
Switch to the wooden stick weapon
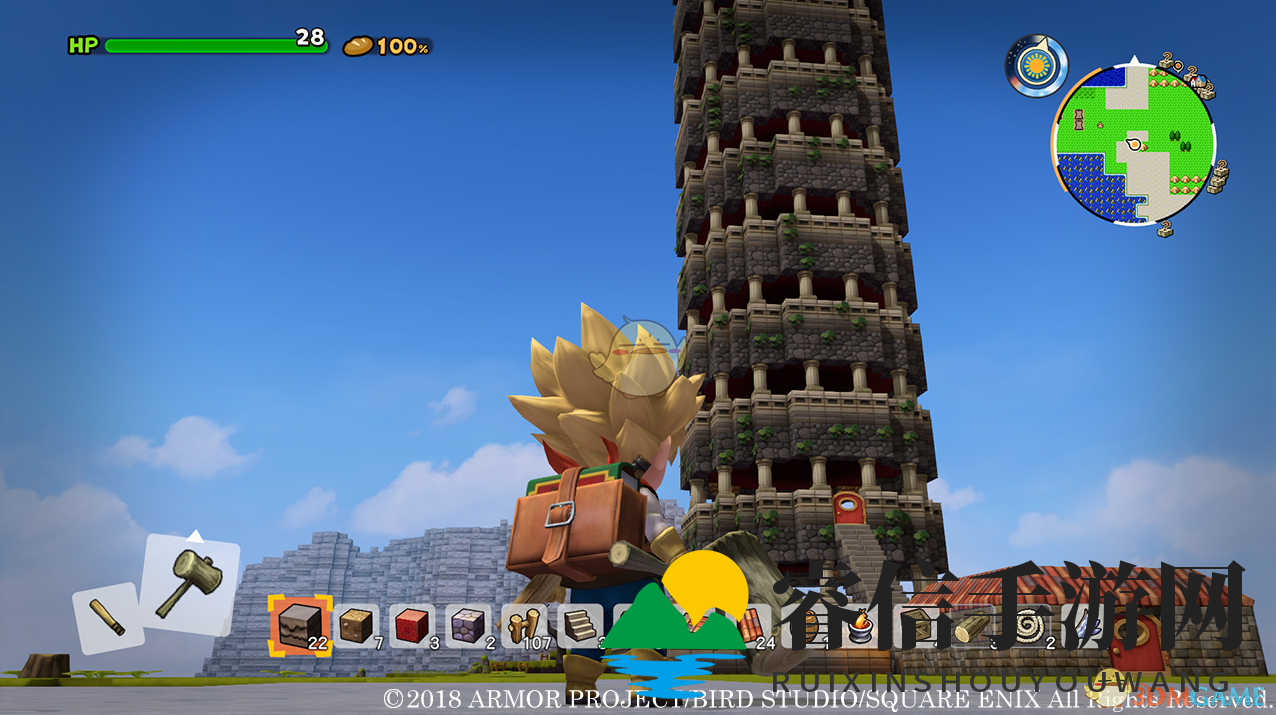click(x=107, y=617)
